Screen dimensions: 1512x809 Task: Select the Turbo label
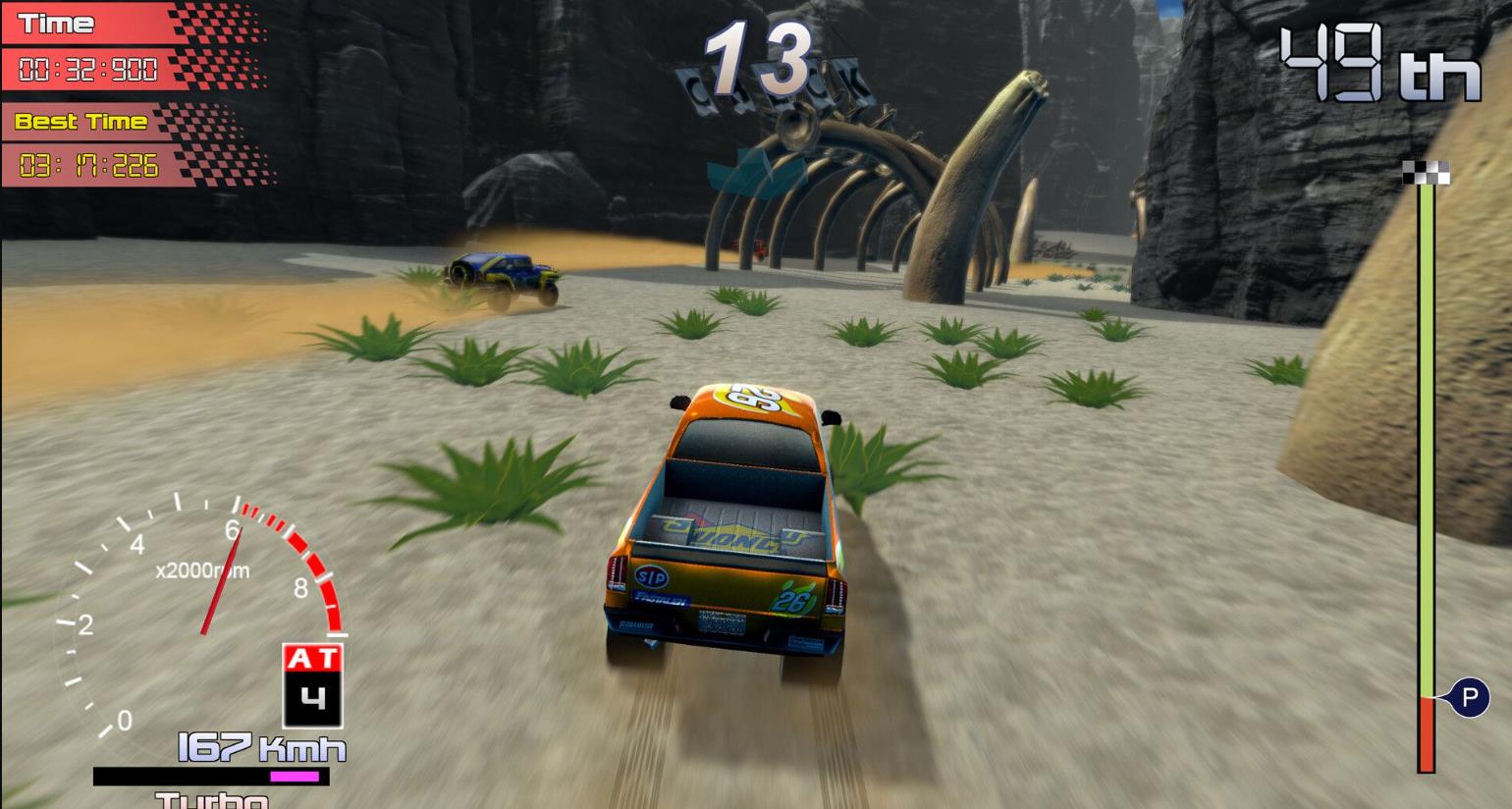pyautogui.click(x=209, y=800)
